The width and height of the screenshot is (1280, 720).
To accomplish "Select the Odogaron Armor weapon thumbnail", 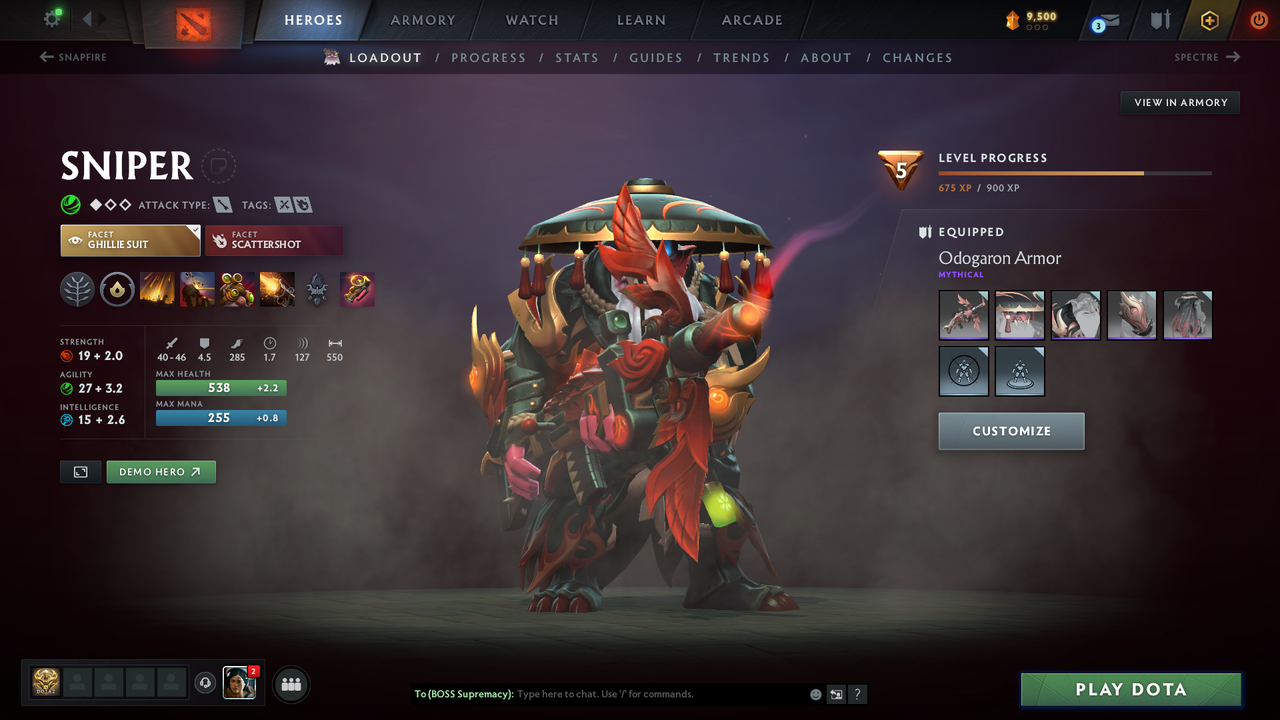I will tap(963, 315).
